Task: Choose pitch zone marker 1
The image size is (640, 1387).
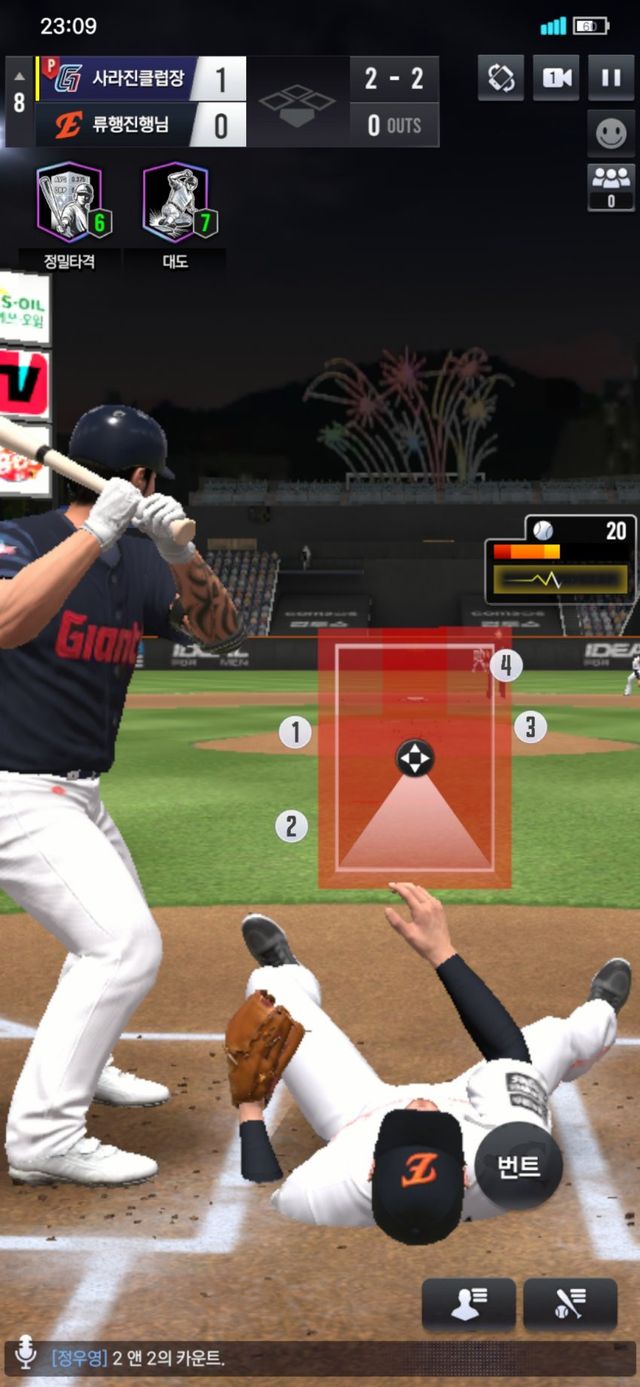Action: click(295, 733)
